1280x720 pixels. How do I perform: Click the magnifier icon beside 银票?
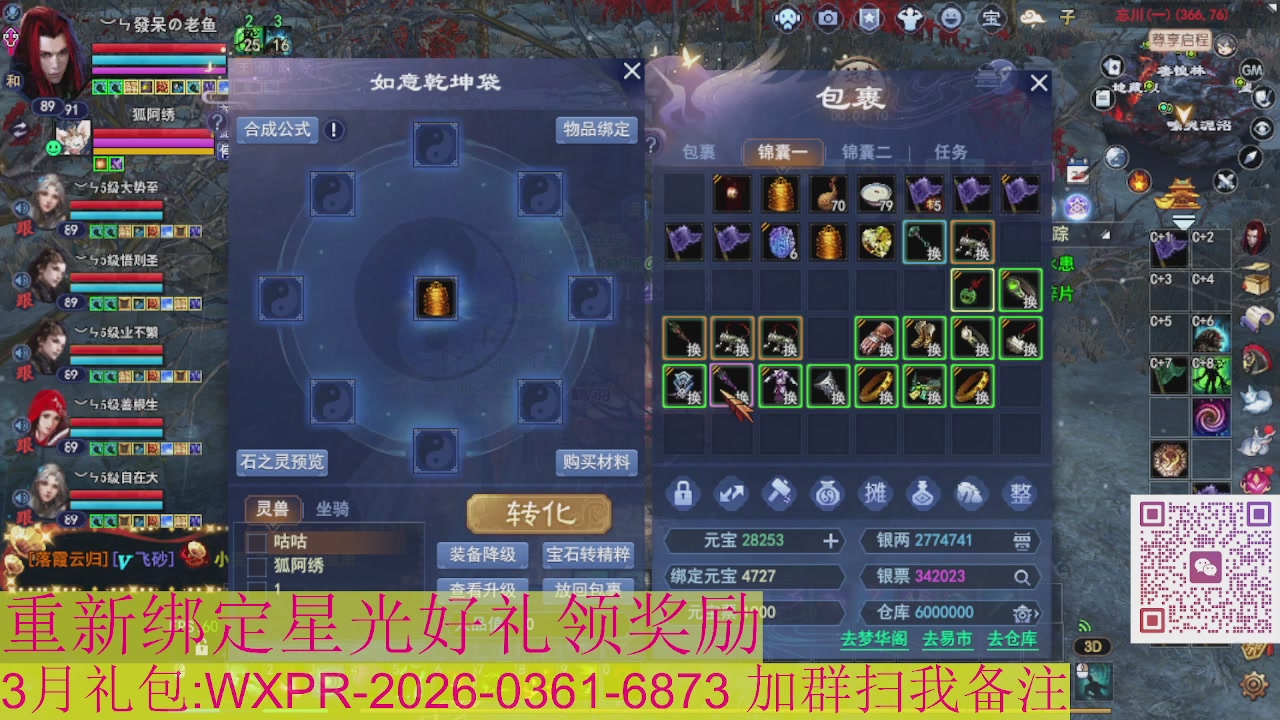pyautogui.click(x=1021, y=577)
